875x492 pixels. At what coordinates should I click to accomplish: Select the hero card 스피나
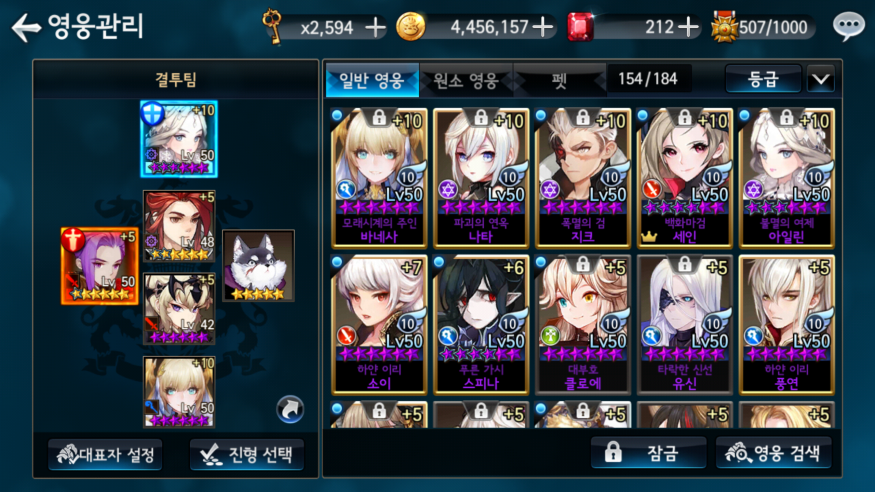(x=482, y=324)
